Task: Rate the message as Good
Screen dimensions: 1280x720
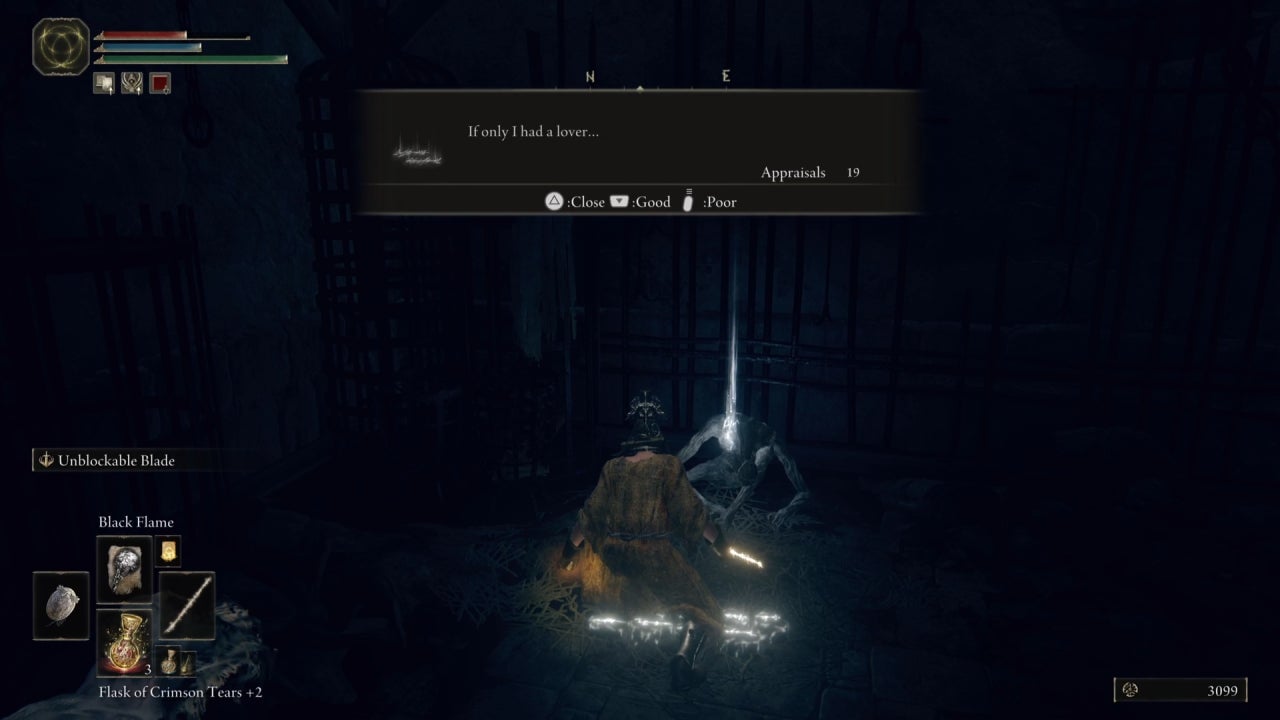Action: pyautogui.click(x=621, y=201)
